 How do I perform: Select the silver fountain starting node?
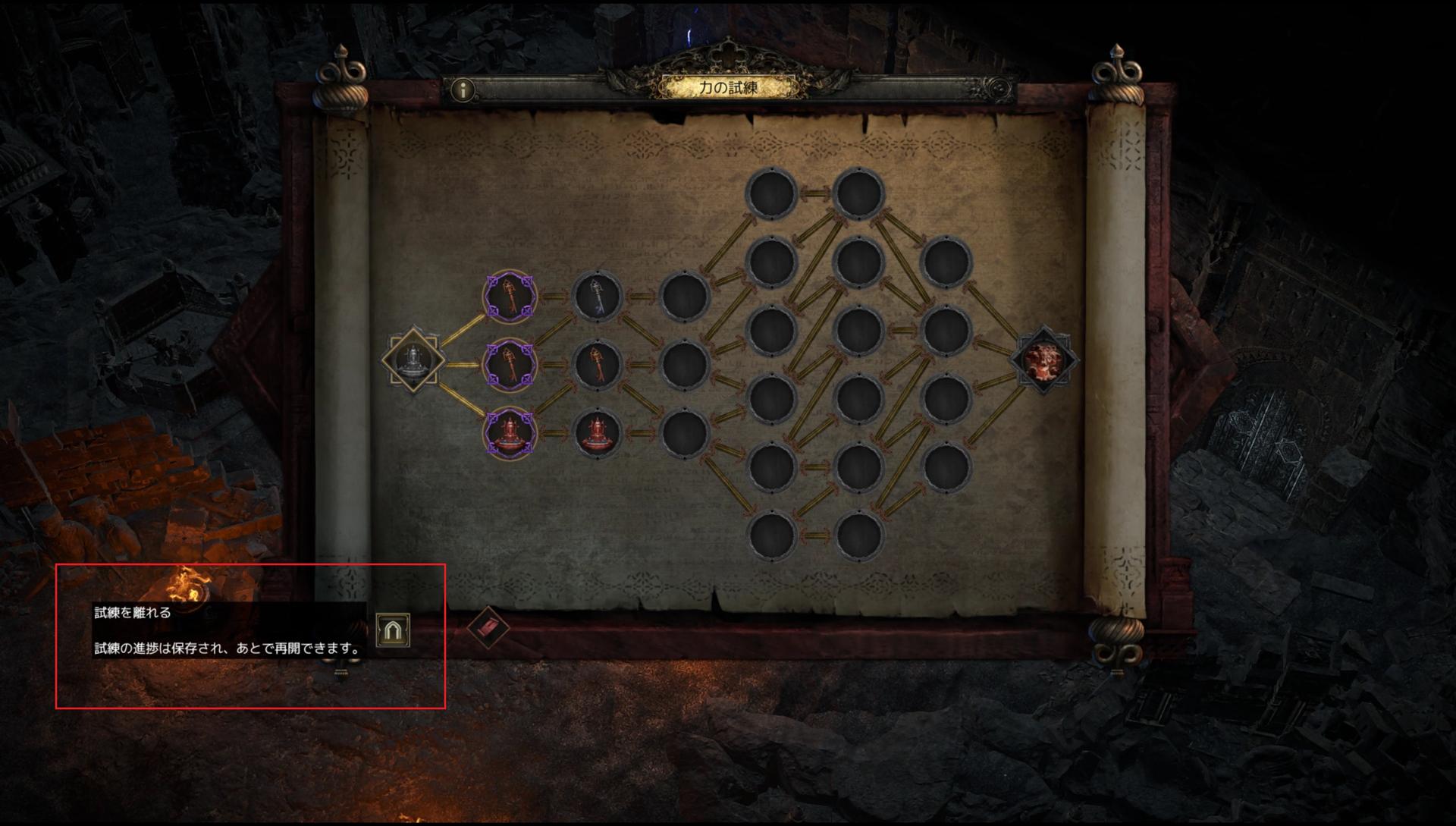pos(413,360)
